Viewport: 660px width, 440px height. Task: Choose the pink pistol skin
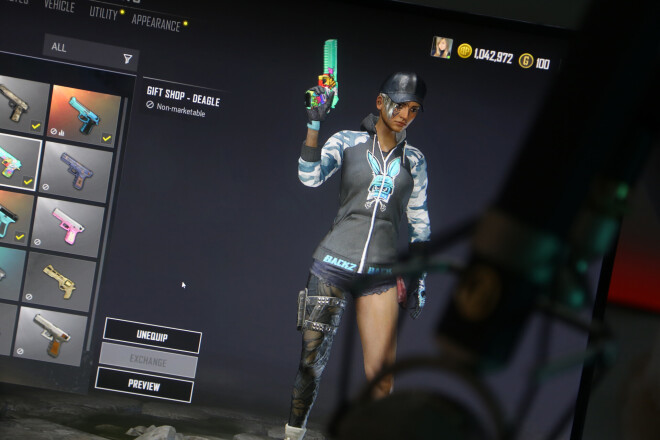(68, 225)
